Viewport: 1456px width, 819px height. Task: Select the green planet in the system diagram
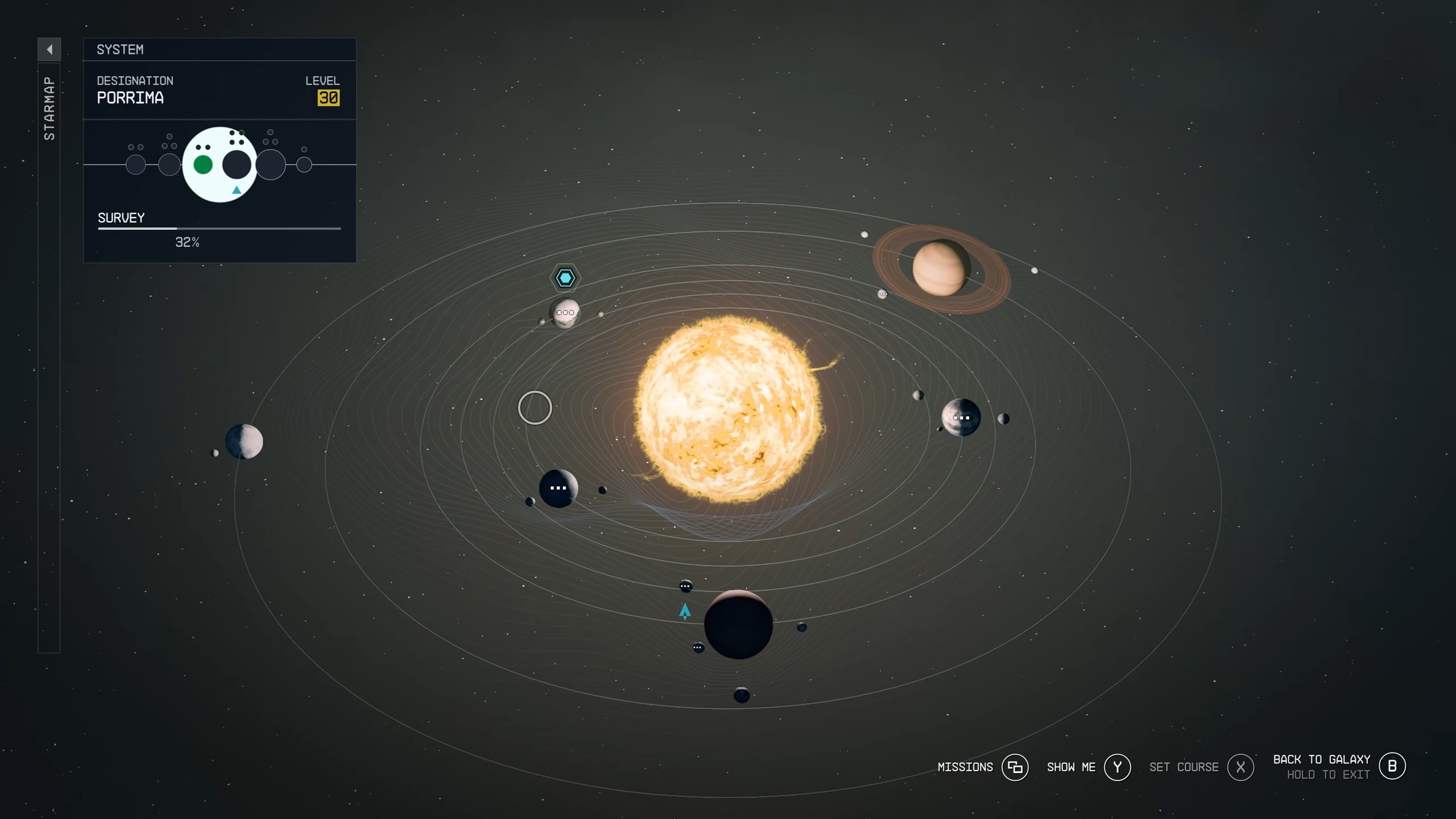(x=203, y=165)
